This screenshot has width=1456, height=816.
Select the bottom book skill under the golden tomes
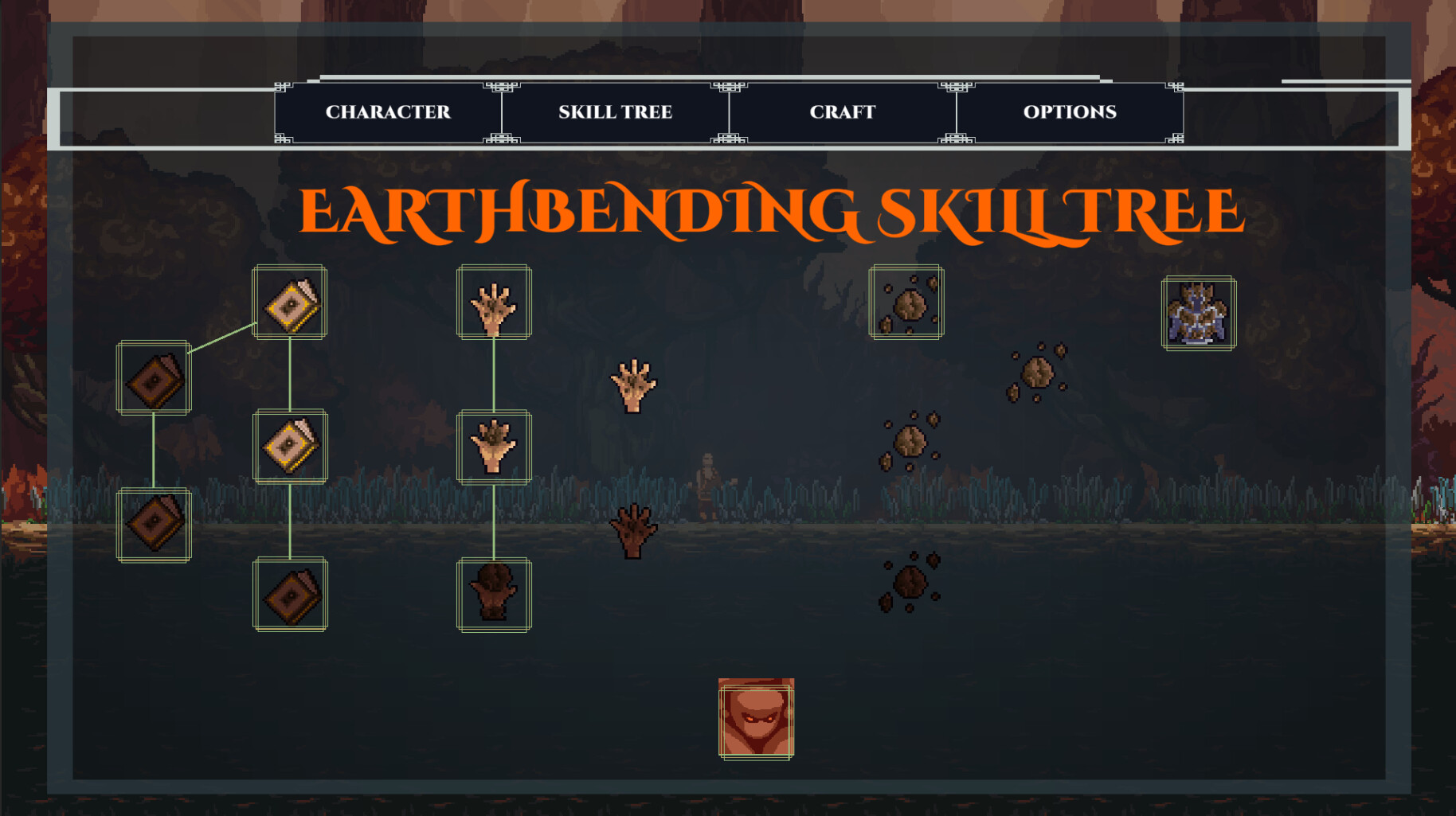tap(290, 593)
